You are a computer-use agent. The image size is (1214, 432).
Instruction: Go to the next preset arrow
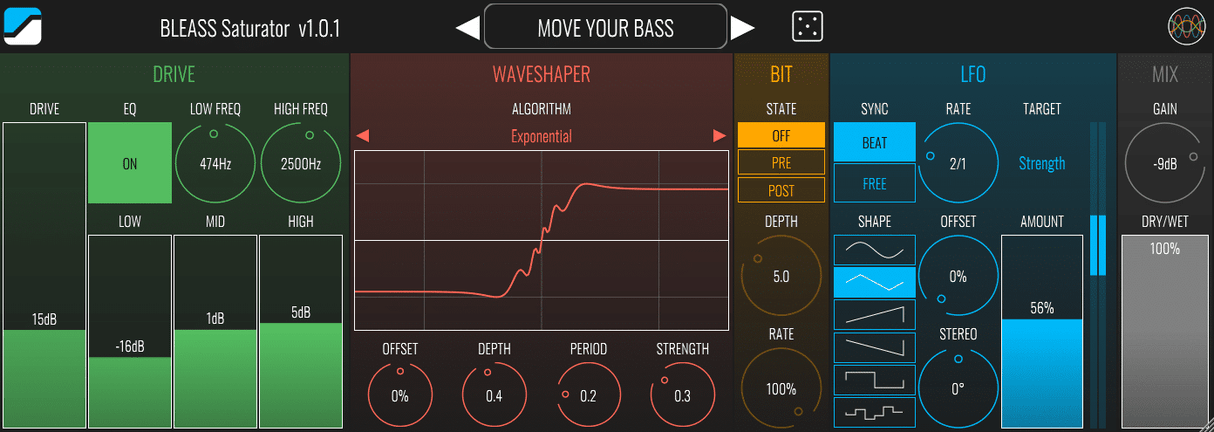tap(742, 28)
